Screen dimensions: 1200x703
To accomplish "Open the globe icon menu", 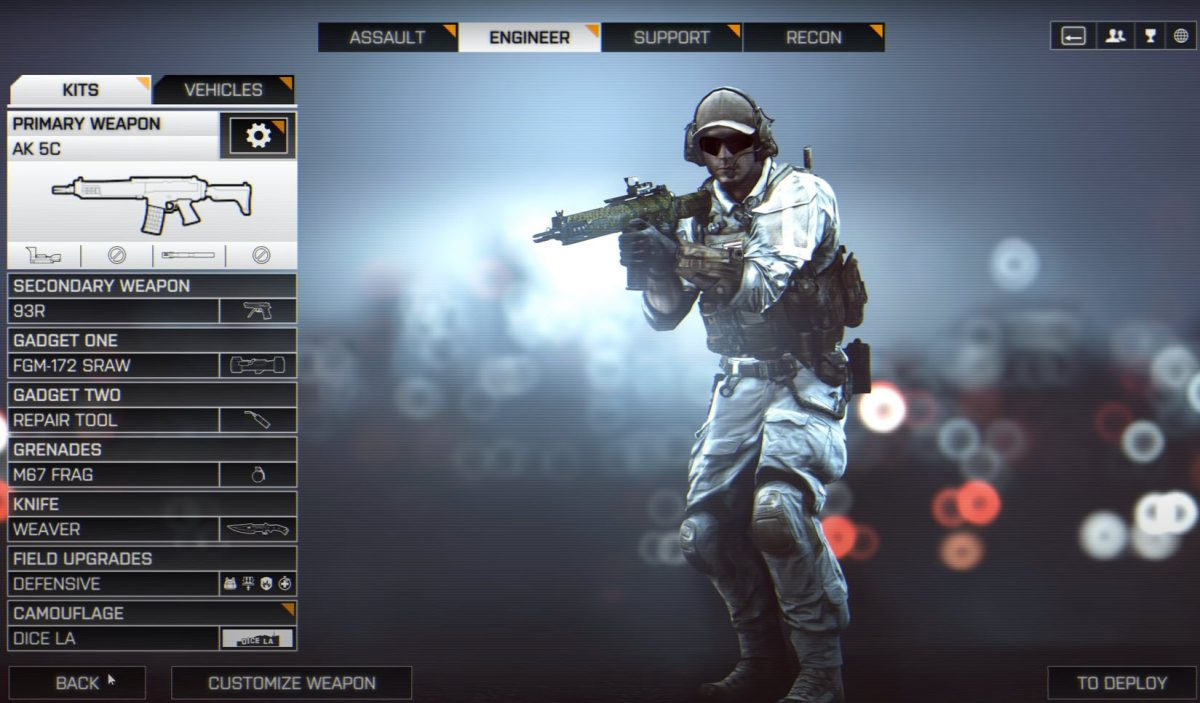I will 1181,36.
